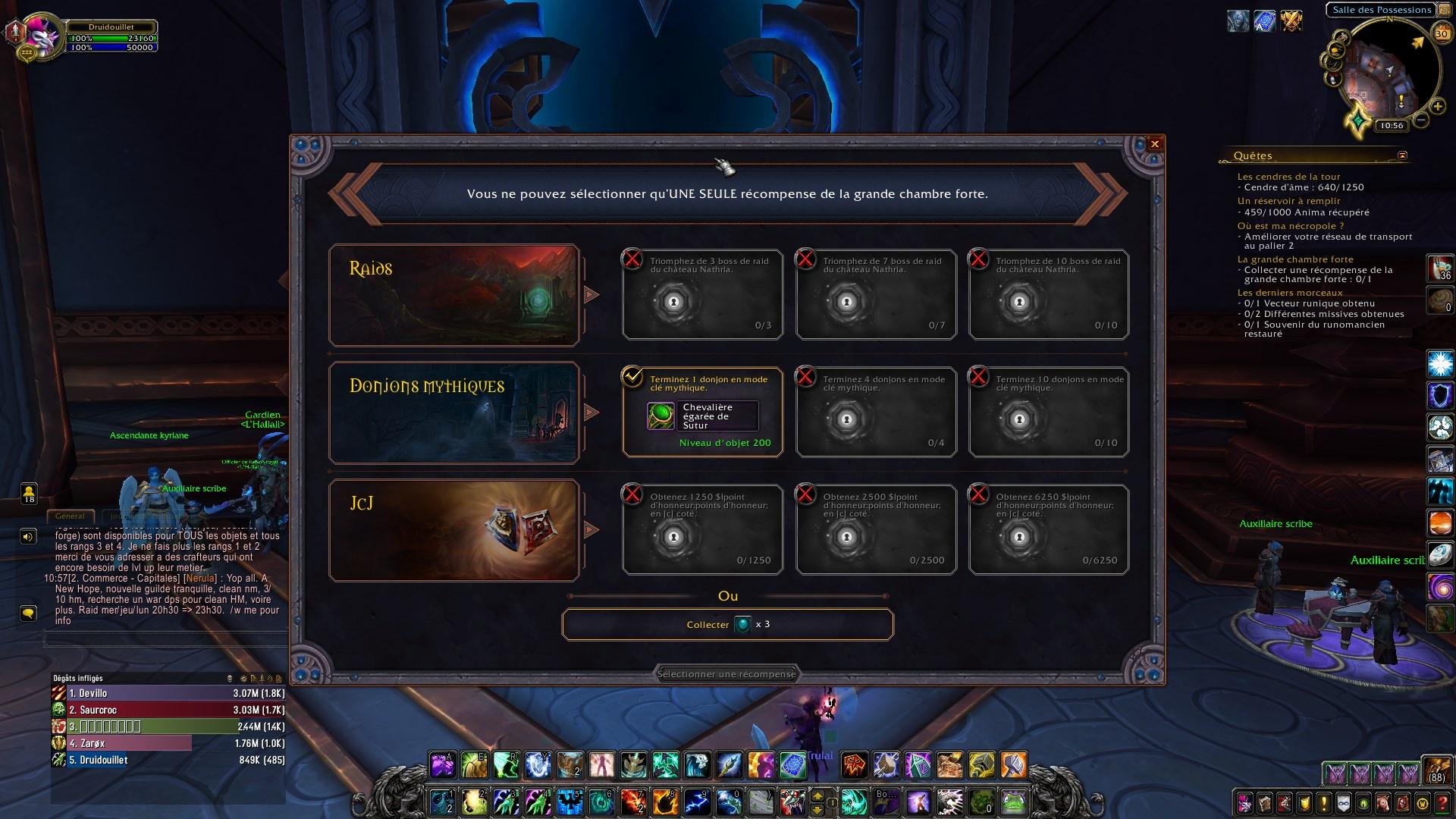
Task: Expand the Raids category arrow
Action: [591, 295]
